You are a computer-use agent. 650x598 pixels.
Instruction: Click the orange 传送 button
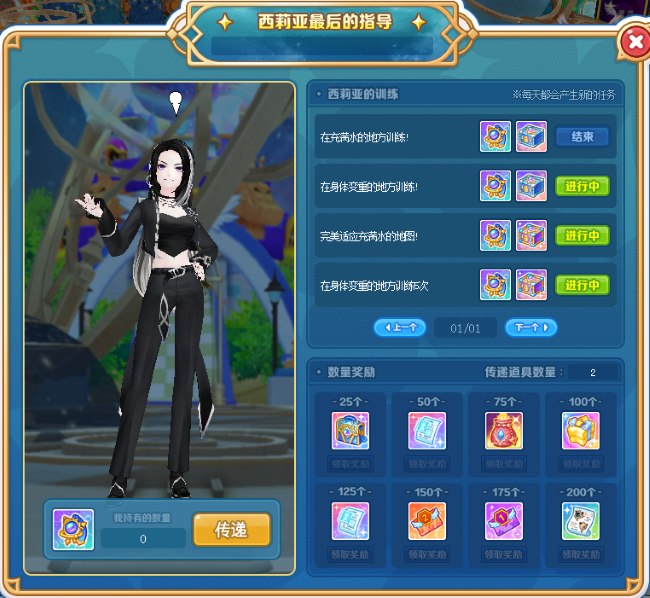(231, 530)
